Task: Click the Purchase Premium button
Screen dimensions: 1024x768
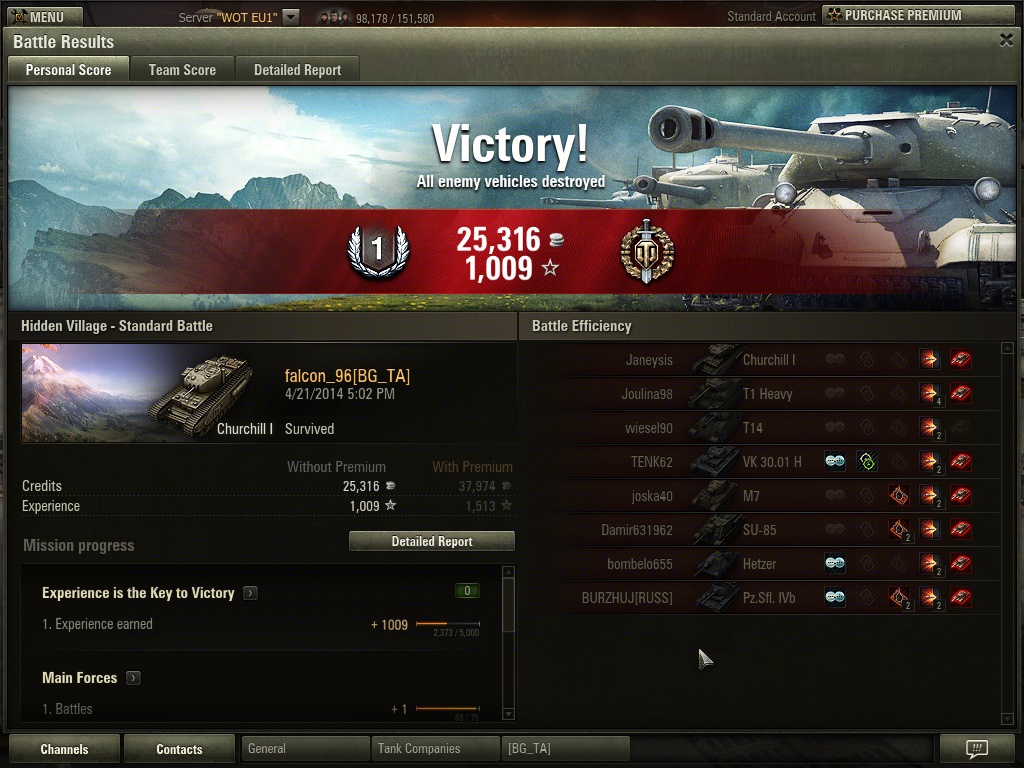Action: click(x=917, y=15)
